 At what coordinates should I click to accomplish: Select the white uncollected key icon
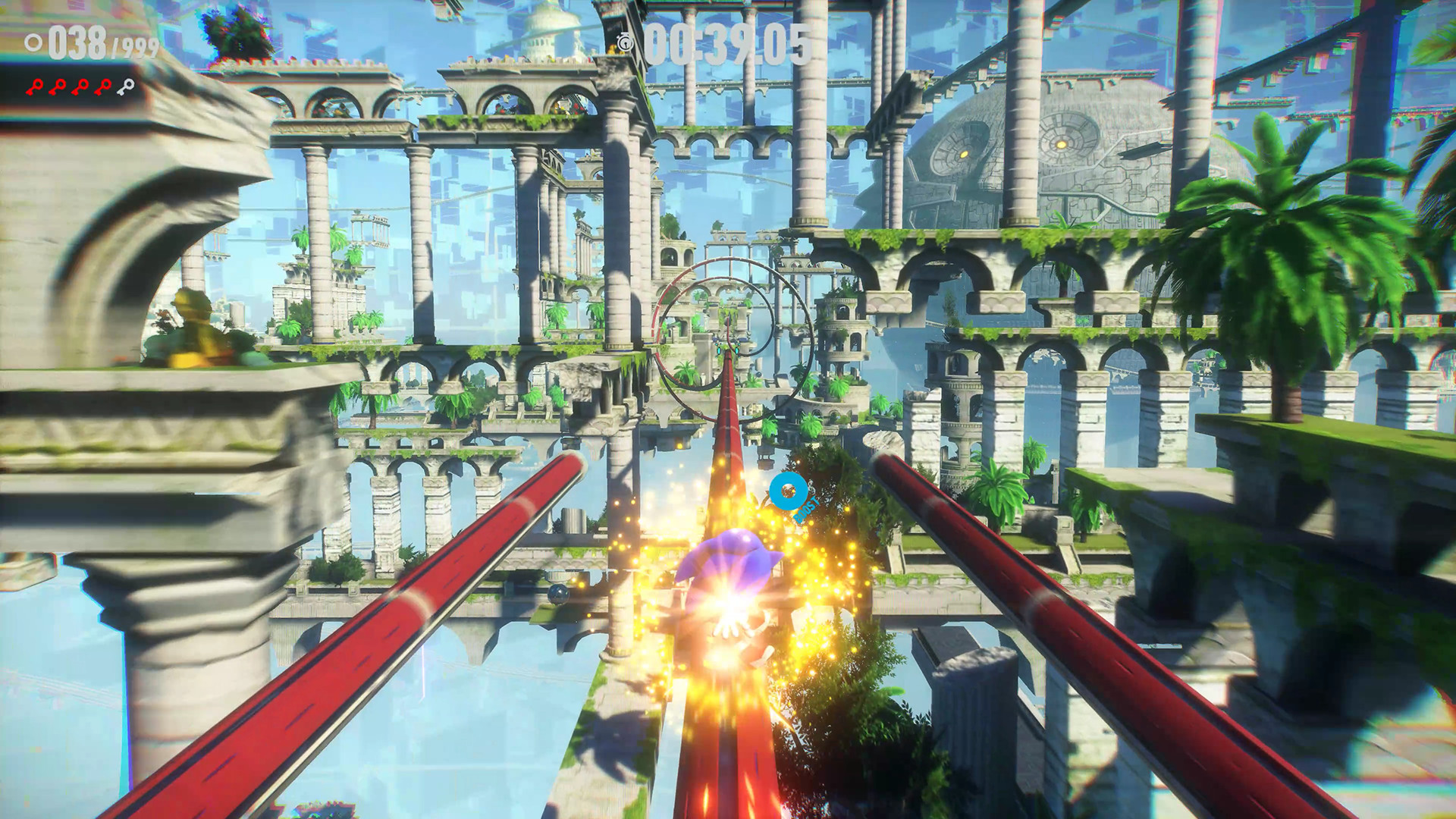125,86
